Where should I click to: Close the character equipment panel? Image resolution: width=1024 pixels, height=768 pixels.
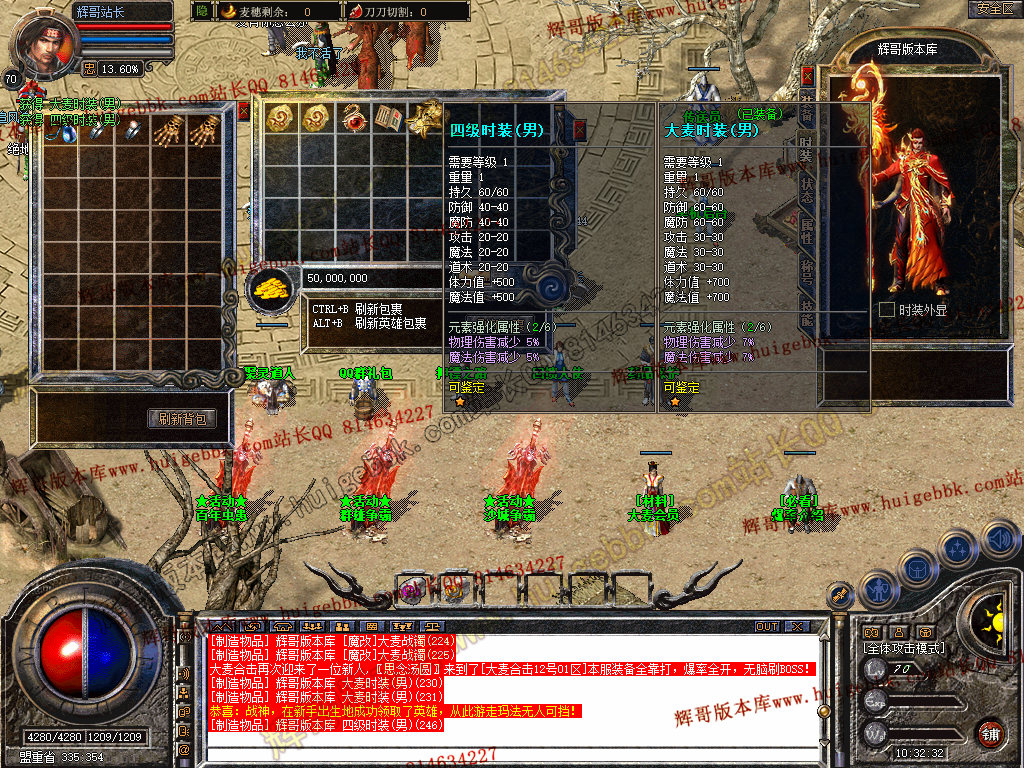pos(808,75)
